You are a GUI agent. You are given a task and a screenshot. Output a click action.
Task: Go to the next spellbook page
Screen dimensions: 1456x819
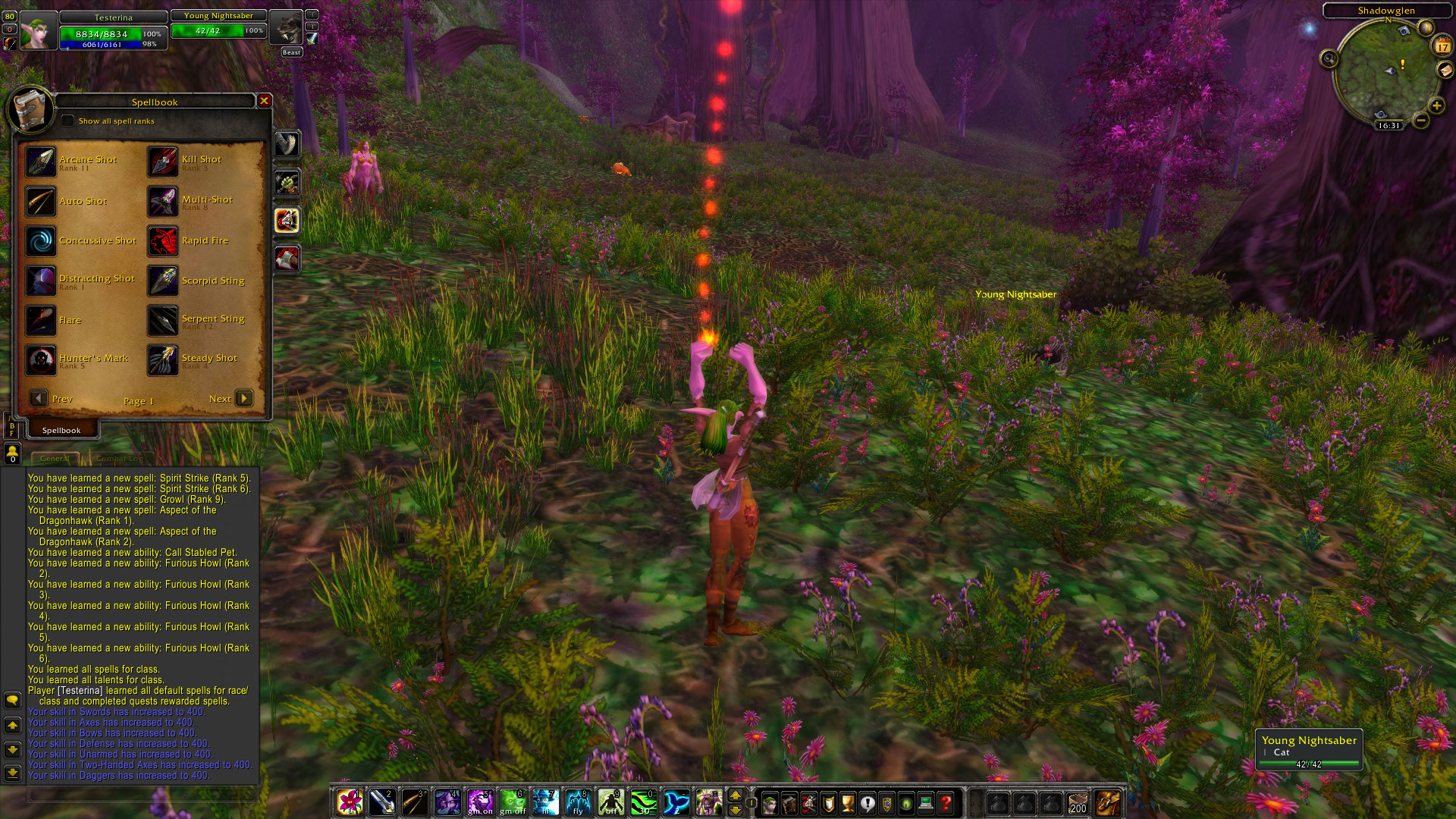244,398
